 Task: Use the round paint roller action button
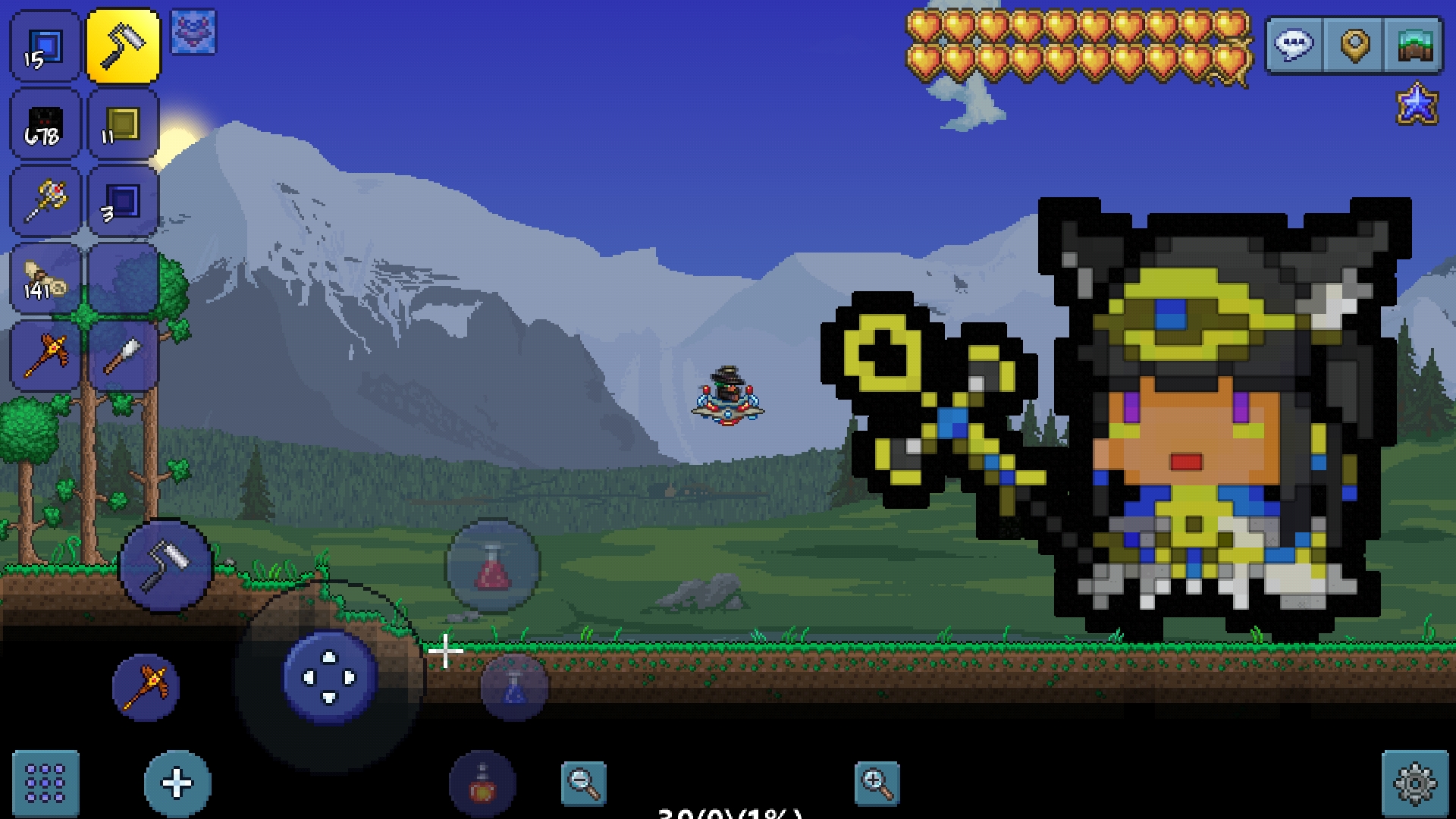(x=166, y=566)
